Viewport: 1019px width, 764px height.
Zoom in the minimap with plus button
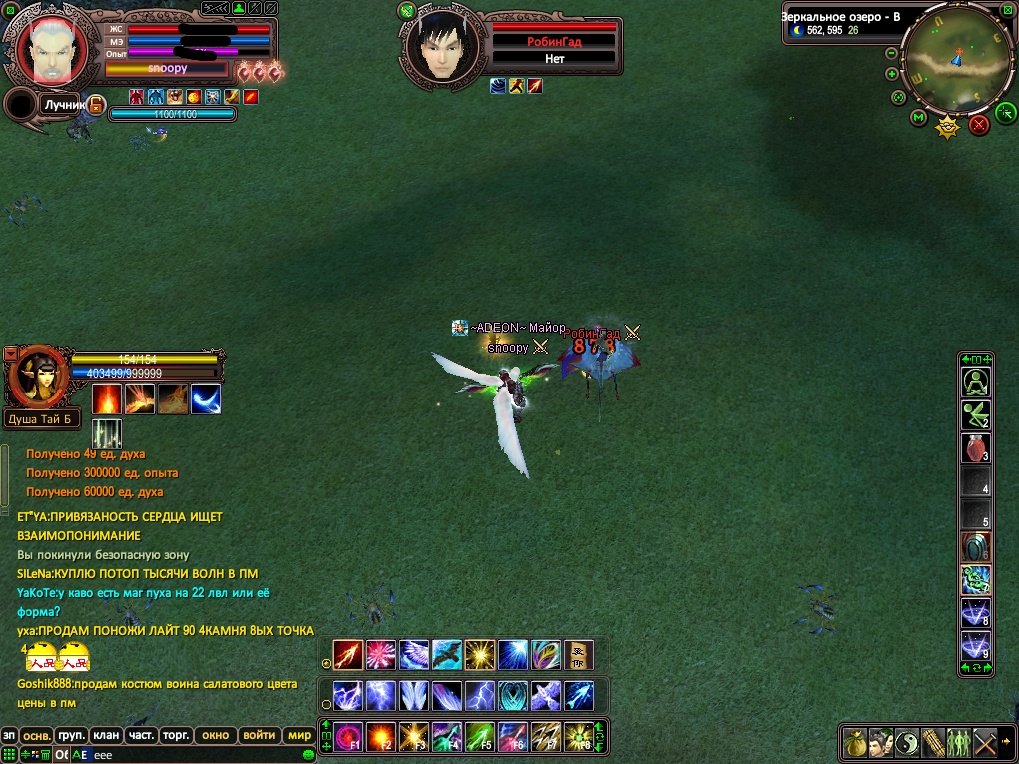pyautogui.click(x=892, y=74)
